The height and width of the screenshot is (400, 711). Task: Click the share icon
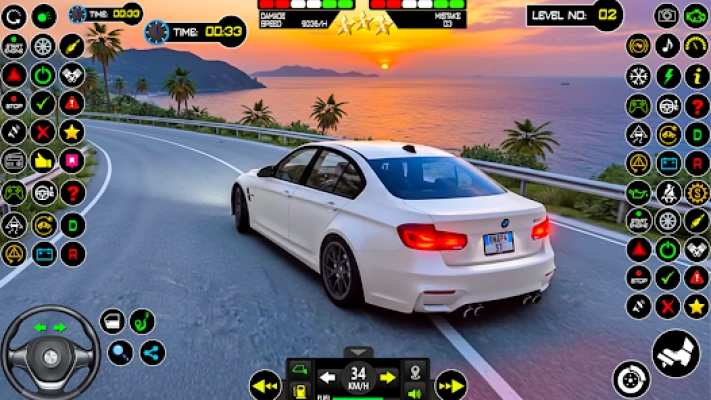(x=152, y=352)
